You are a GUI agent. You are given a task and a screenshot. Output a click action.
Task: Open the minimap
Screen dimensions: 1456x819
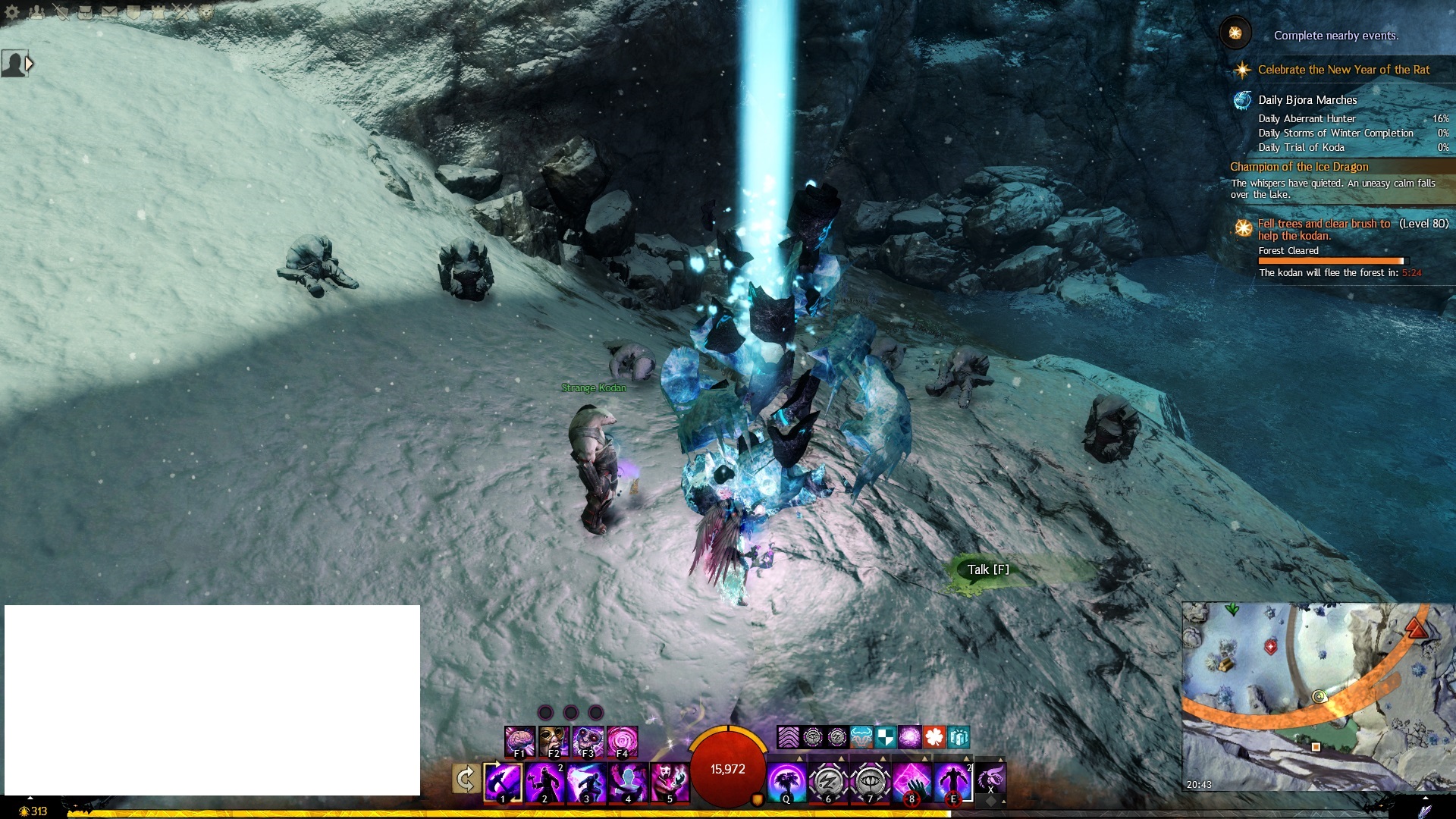tap(1316, 696)
